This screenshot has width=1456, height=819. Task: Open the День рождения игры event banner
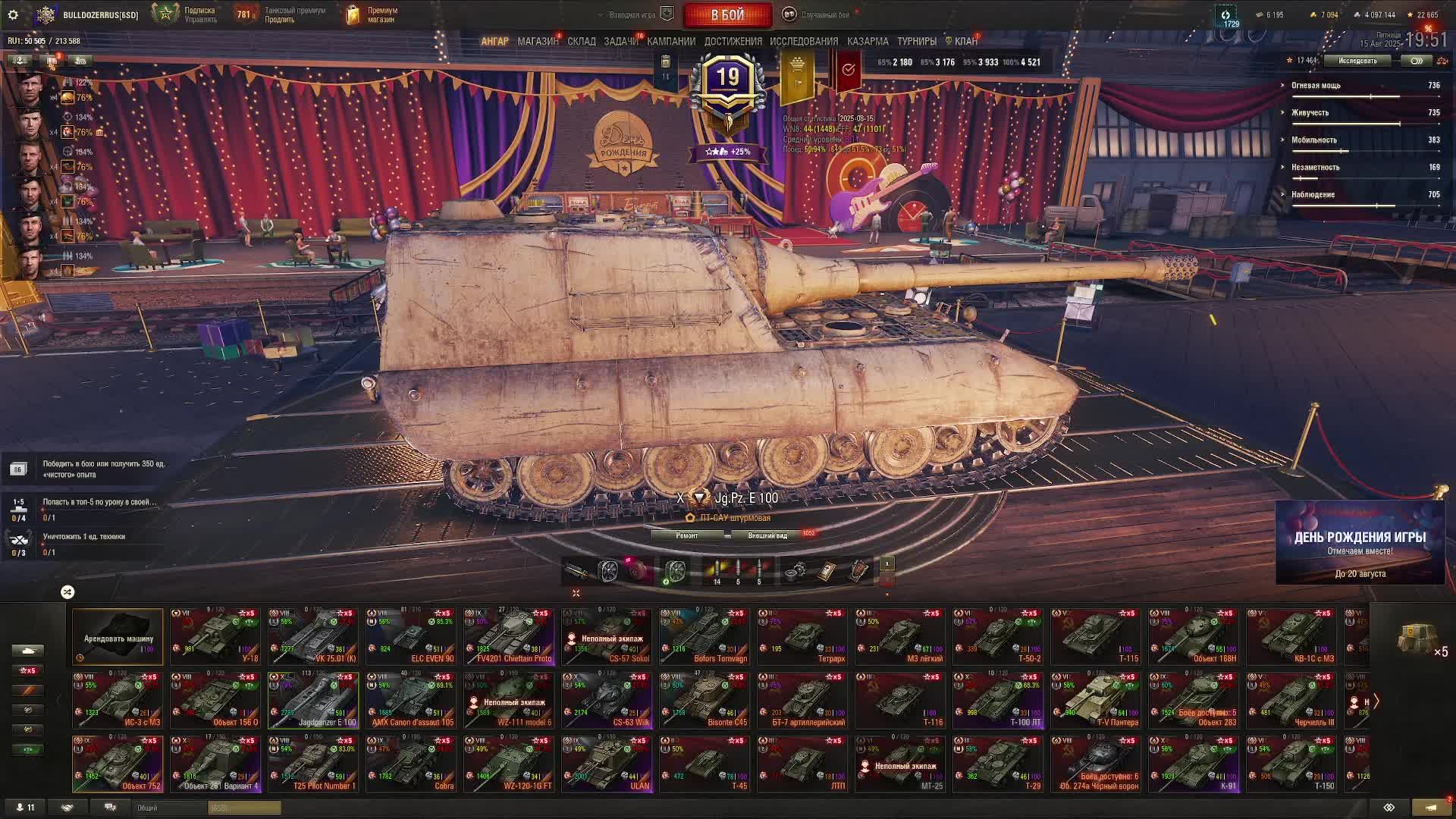(x=1360, y=543)
